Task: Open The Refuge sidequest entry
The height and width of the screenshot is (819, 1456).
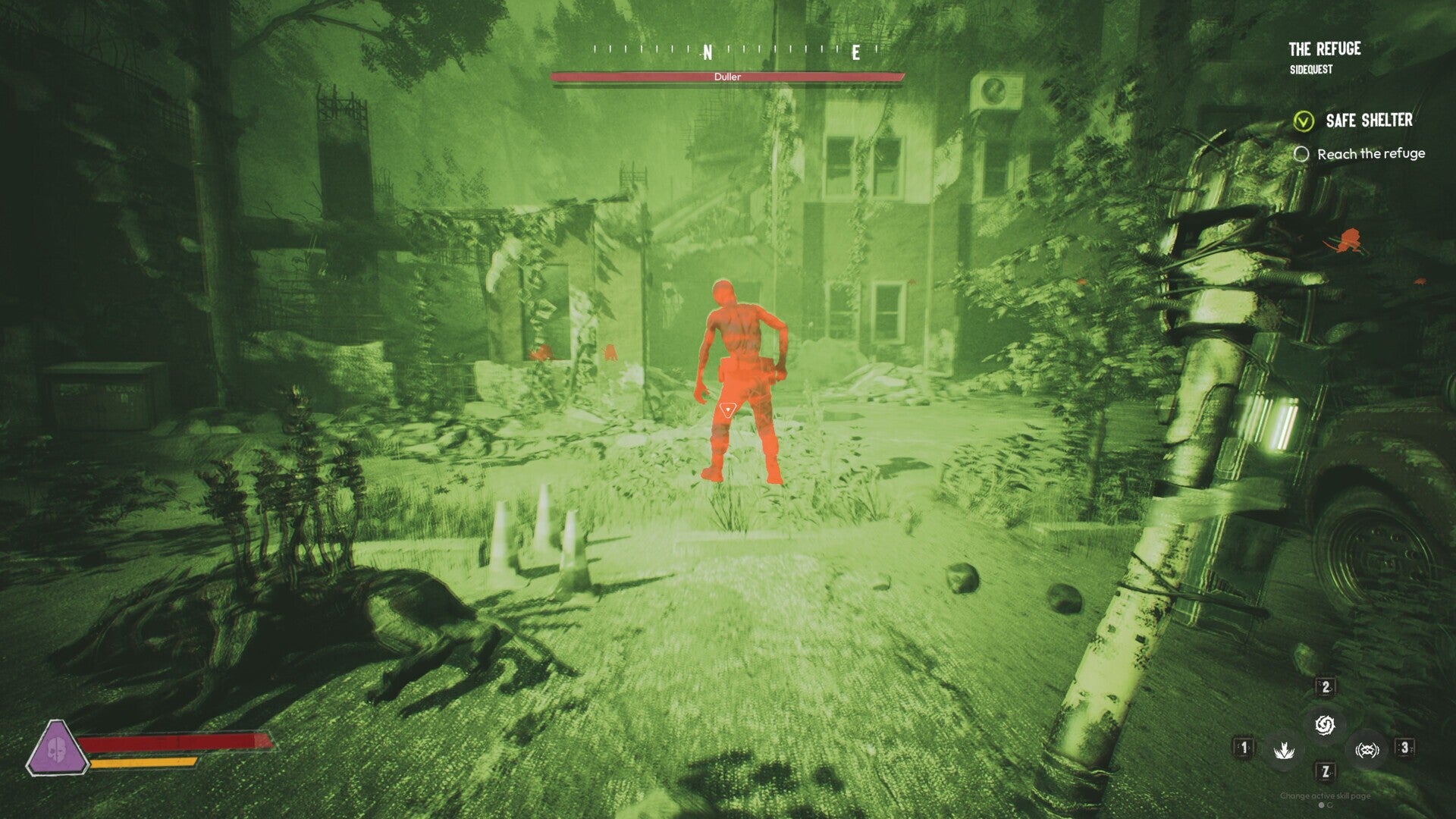Action: pyautogui.click(x=1326, y=49)
